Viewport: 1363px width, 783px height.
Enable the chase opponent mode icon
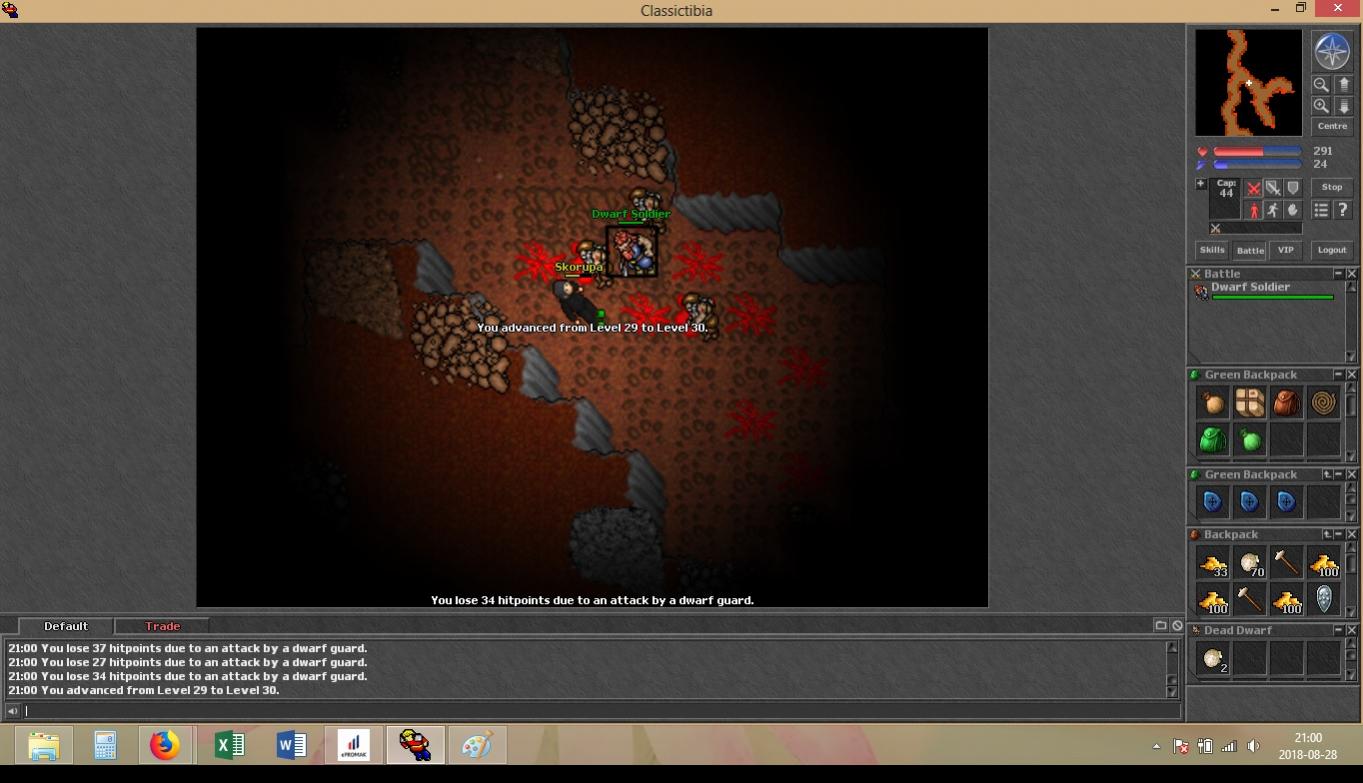tap(1272, 210)
